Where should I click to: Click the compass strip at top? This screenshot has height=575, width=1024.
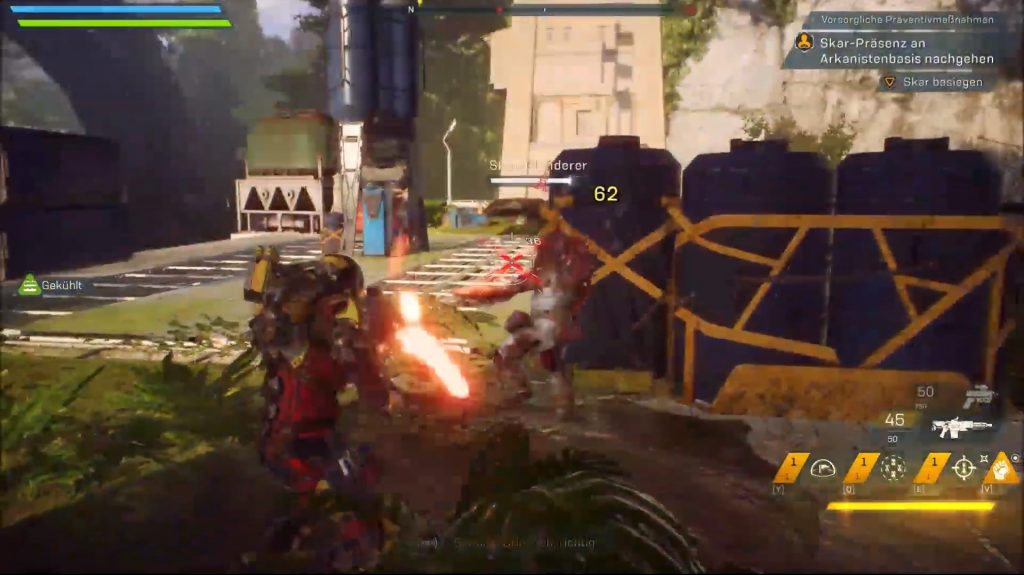[545, 9]
